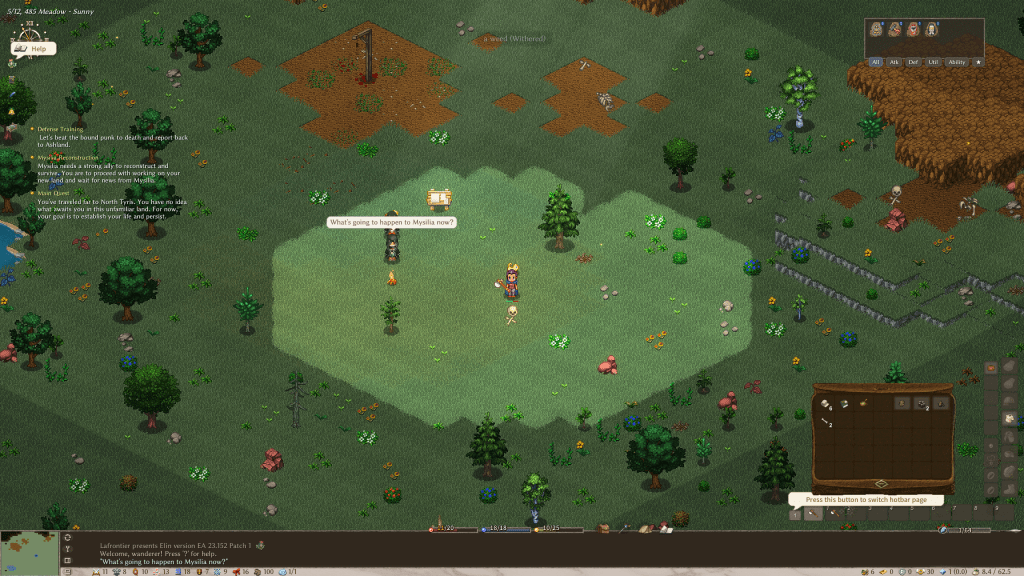1024x576 pixels.
Task: Click the backpack's bottom diamond handle
Action: (881, 484)
